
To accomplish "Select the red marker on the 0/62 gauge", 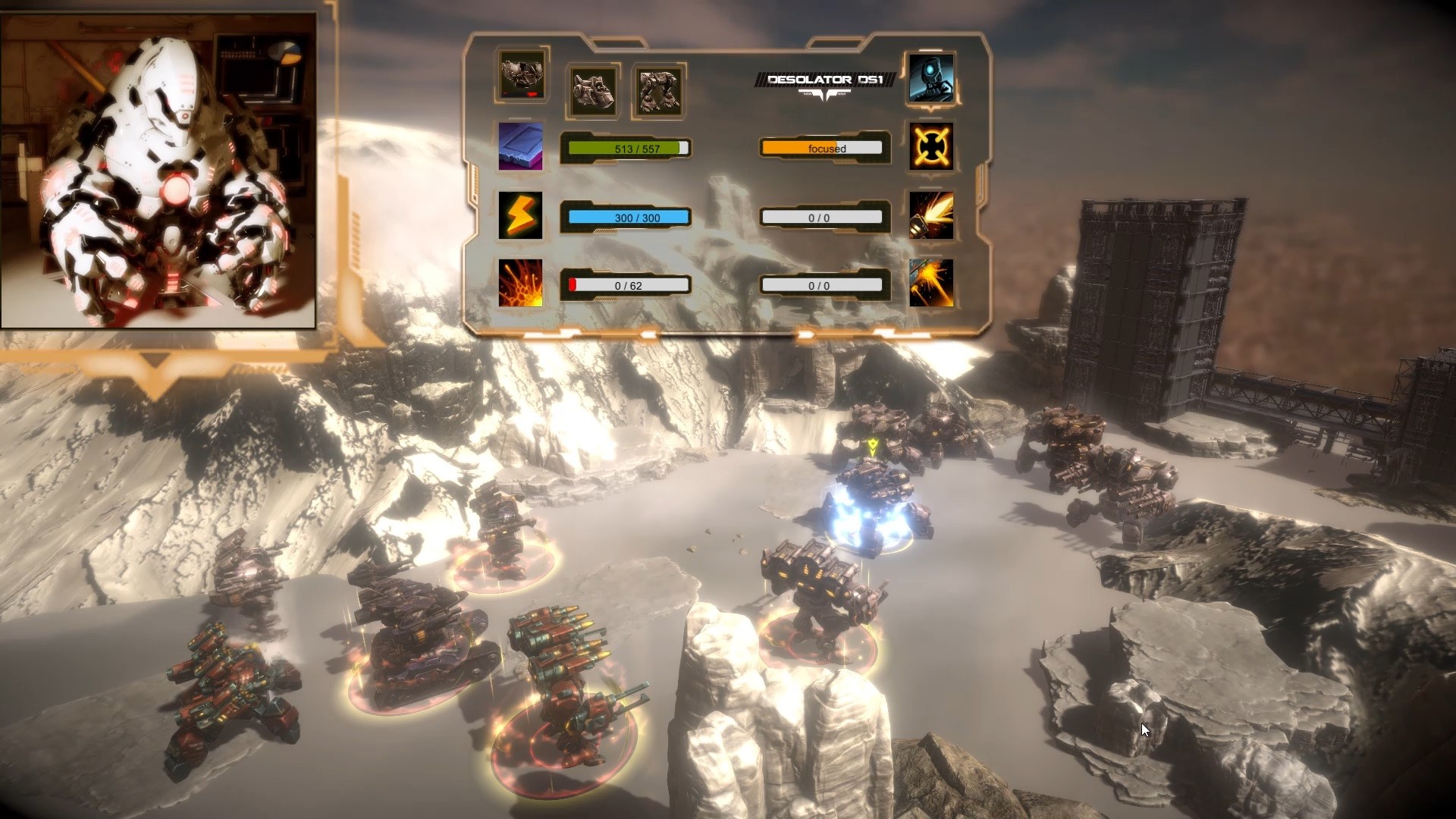I will (574, 285).
